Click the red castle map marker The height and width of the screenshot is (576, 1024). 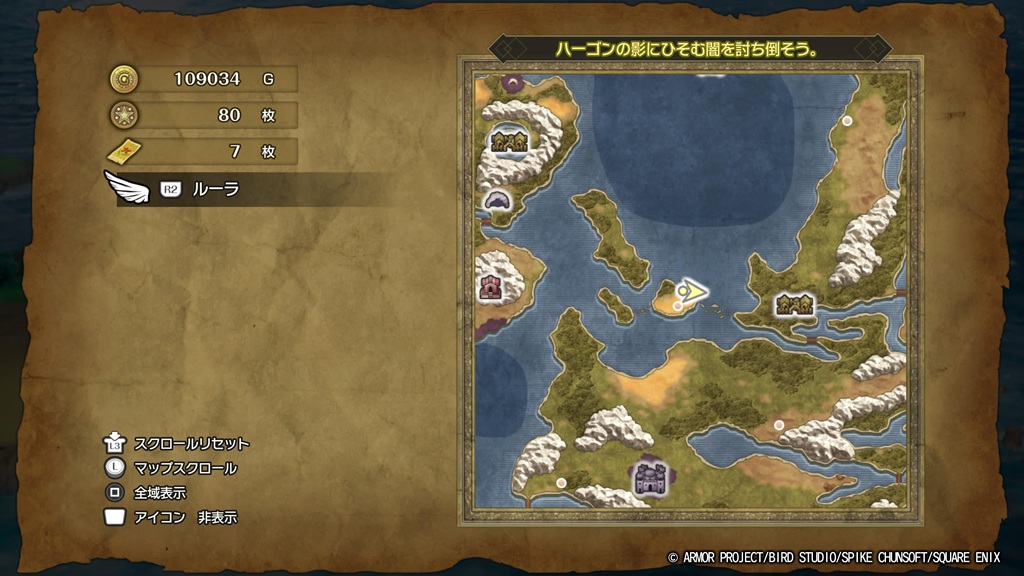tap(491, 288)
